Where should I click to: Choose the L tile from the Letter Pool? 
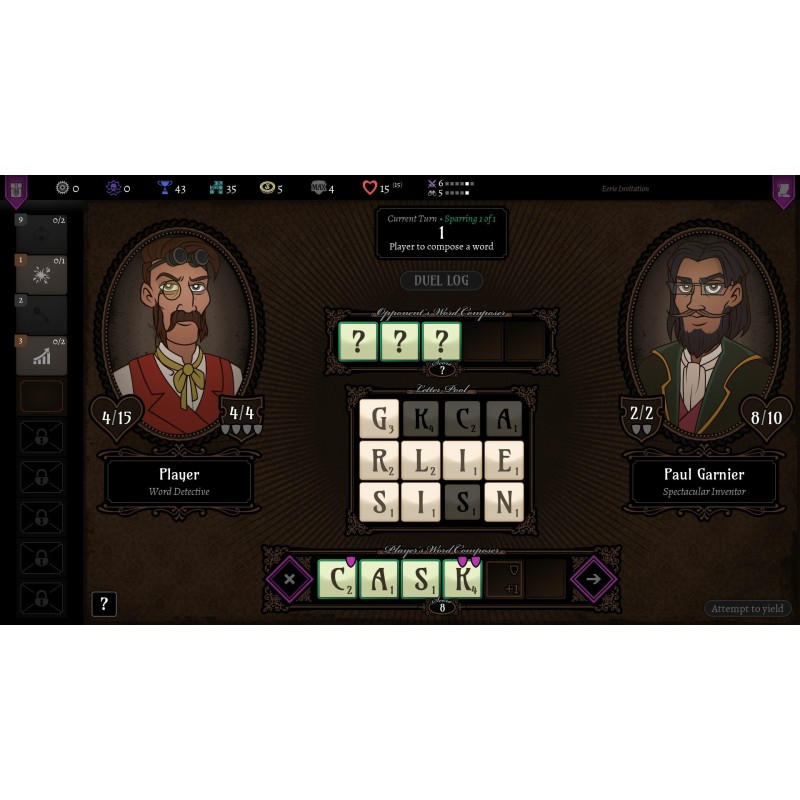pyautogui.click(x=421, y=461)
